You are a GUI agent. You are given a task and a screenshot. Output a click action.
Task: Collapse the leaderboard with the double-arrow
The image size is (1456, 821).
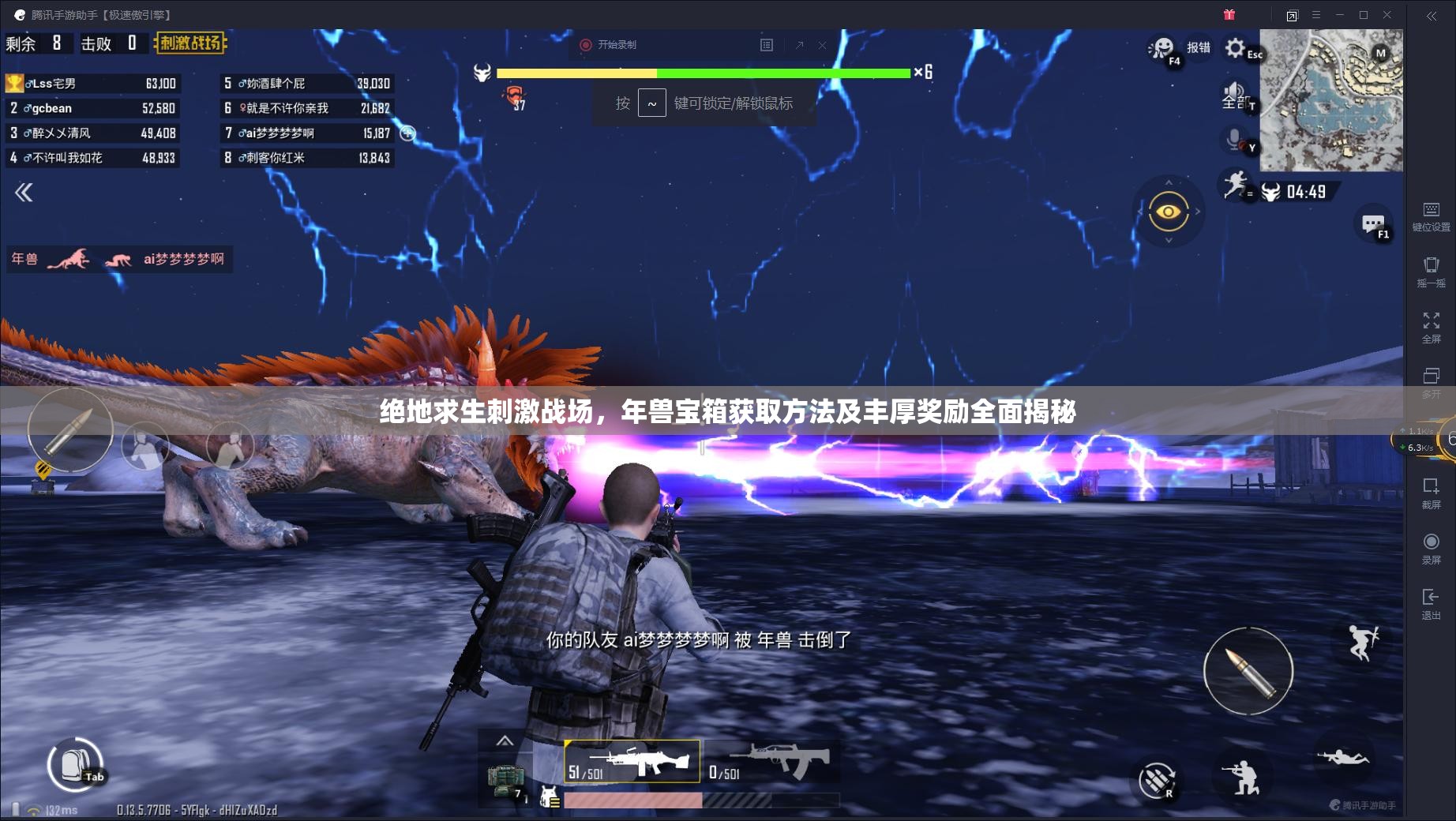click(24, 193)
